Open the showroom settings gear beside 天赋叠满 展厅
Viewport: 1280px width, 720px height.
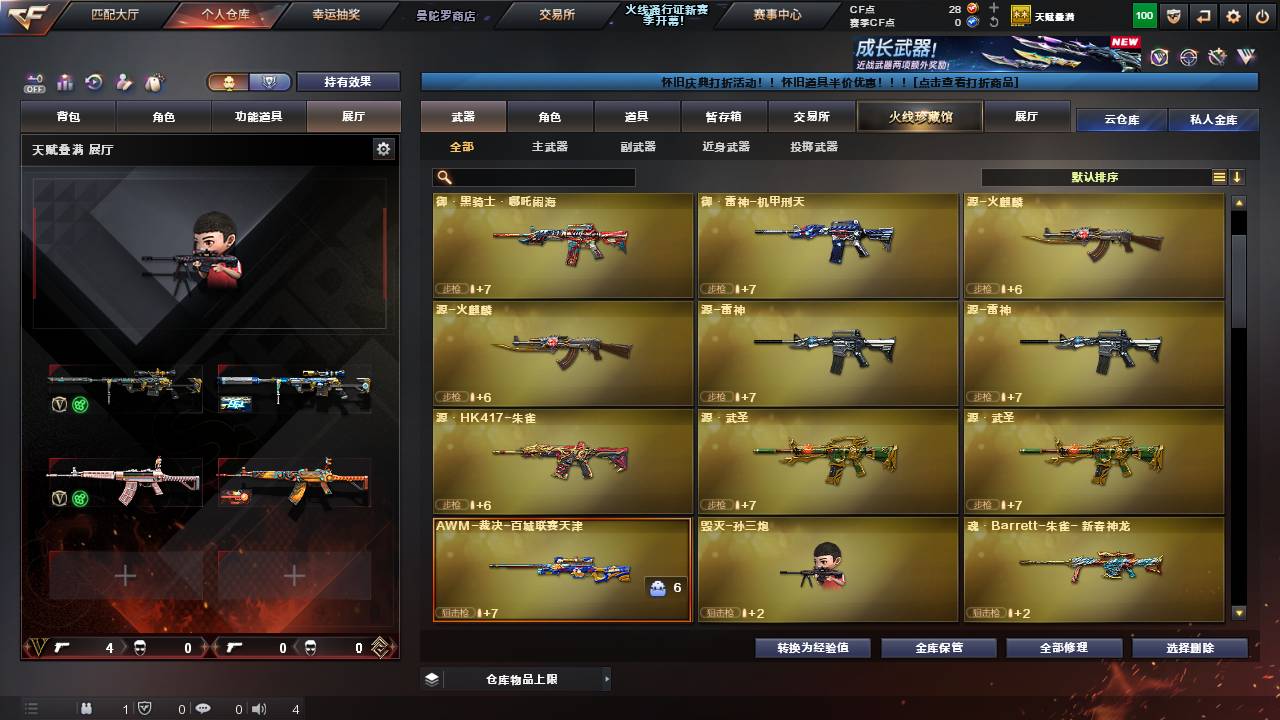click(x=384, y=147)
